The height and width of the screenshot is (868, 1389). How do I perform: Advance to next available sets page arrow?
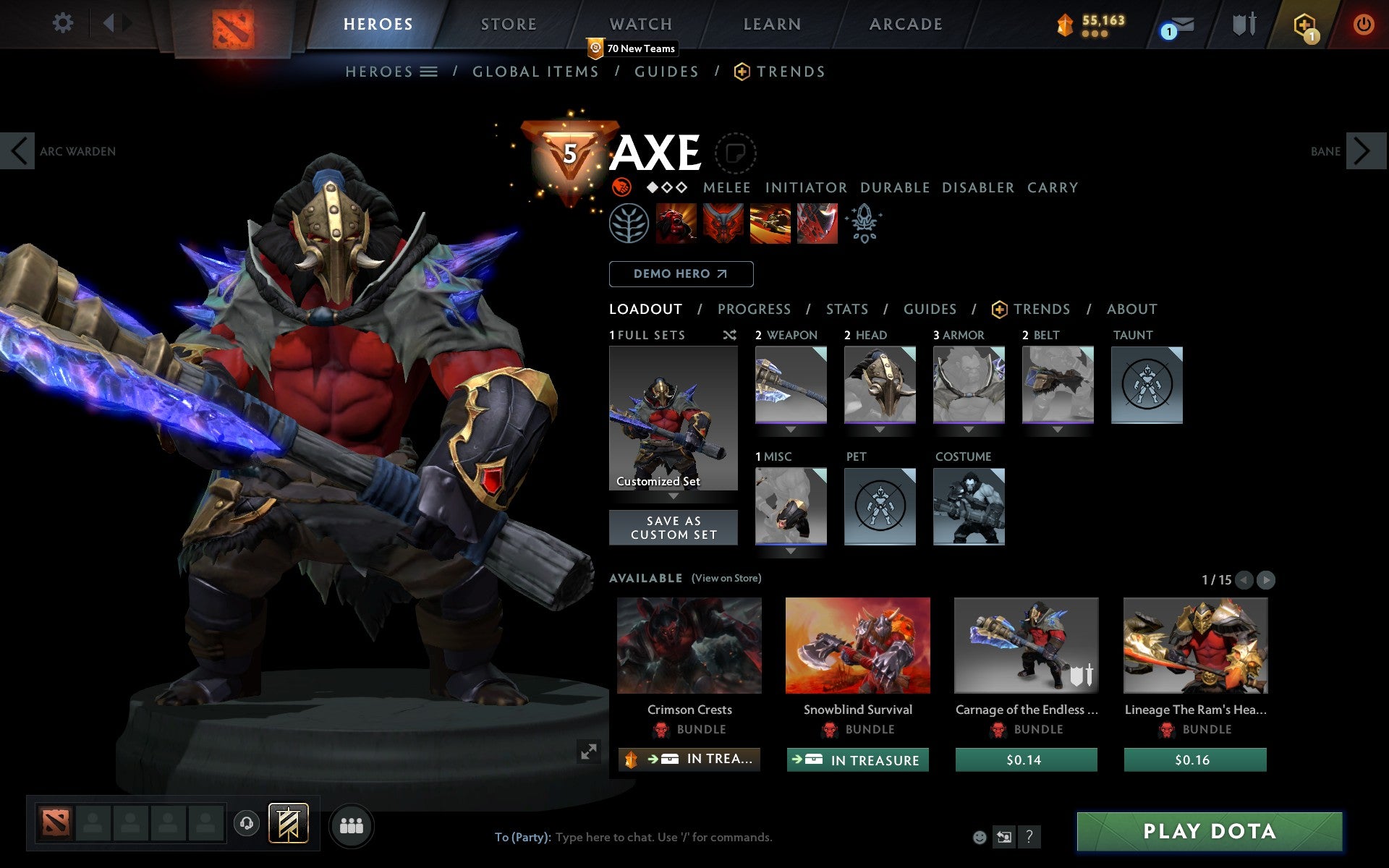click(1265, 579)
